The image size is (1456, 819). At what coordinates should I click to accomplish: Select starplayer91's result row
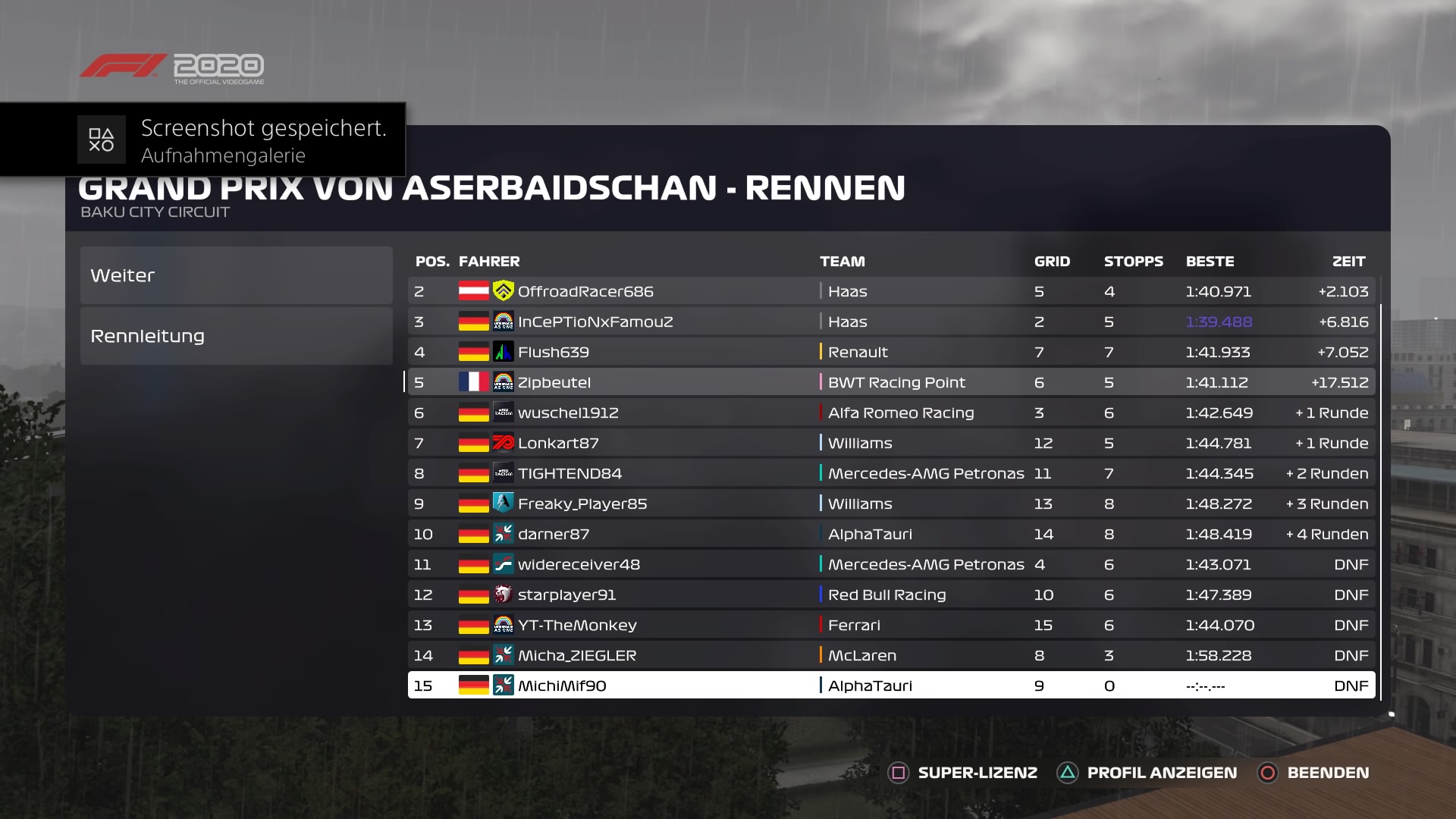[x=891, y=595]
